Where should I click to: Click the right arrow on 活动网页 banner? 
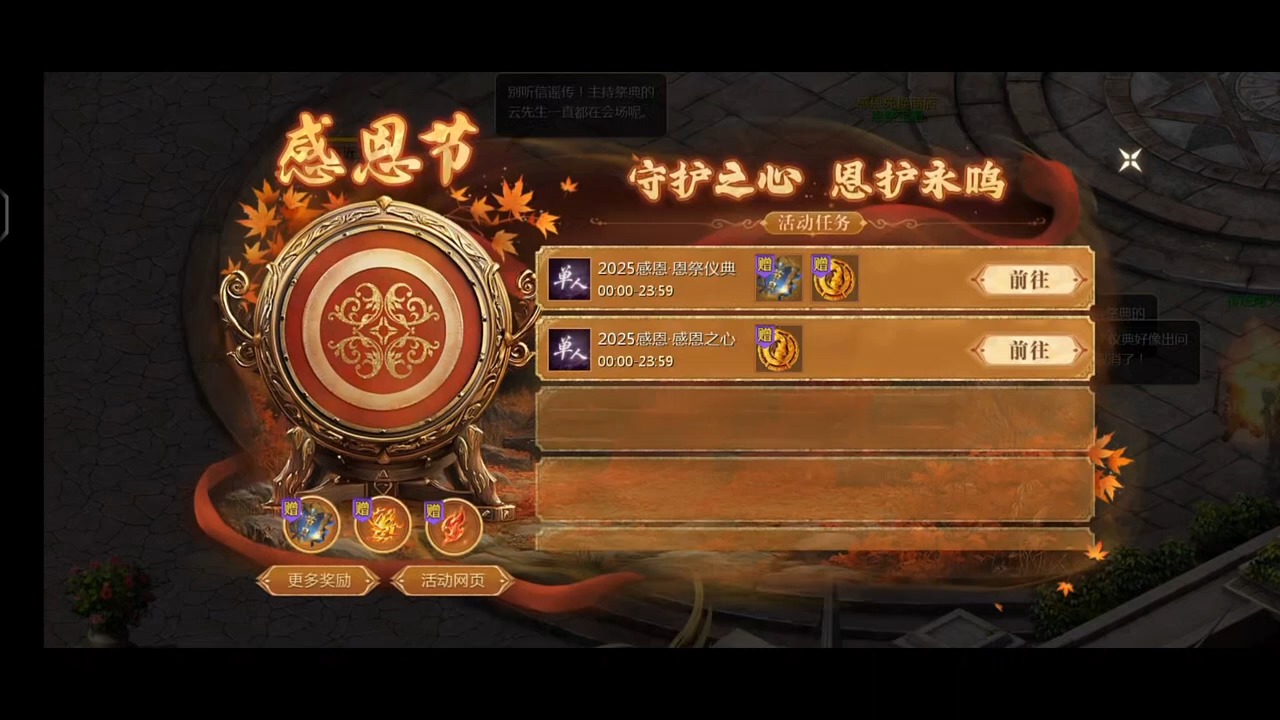505,580
